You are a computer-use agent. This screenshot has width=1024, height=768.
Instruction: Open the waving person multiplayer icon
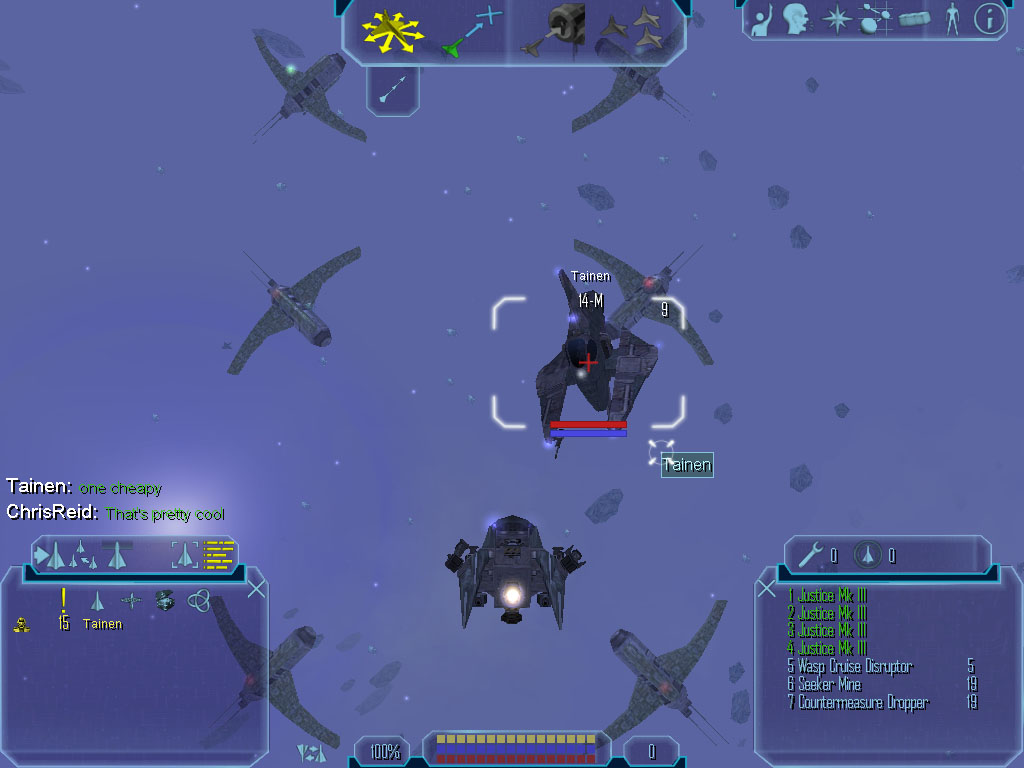pos(763,19)
